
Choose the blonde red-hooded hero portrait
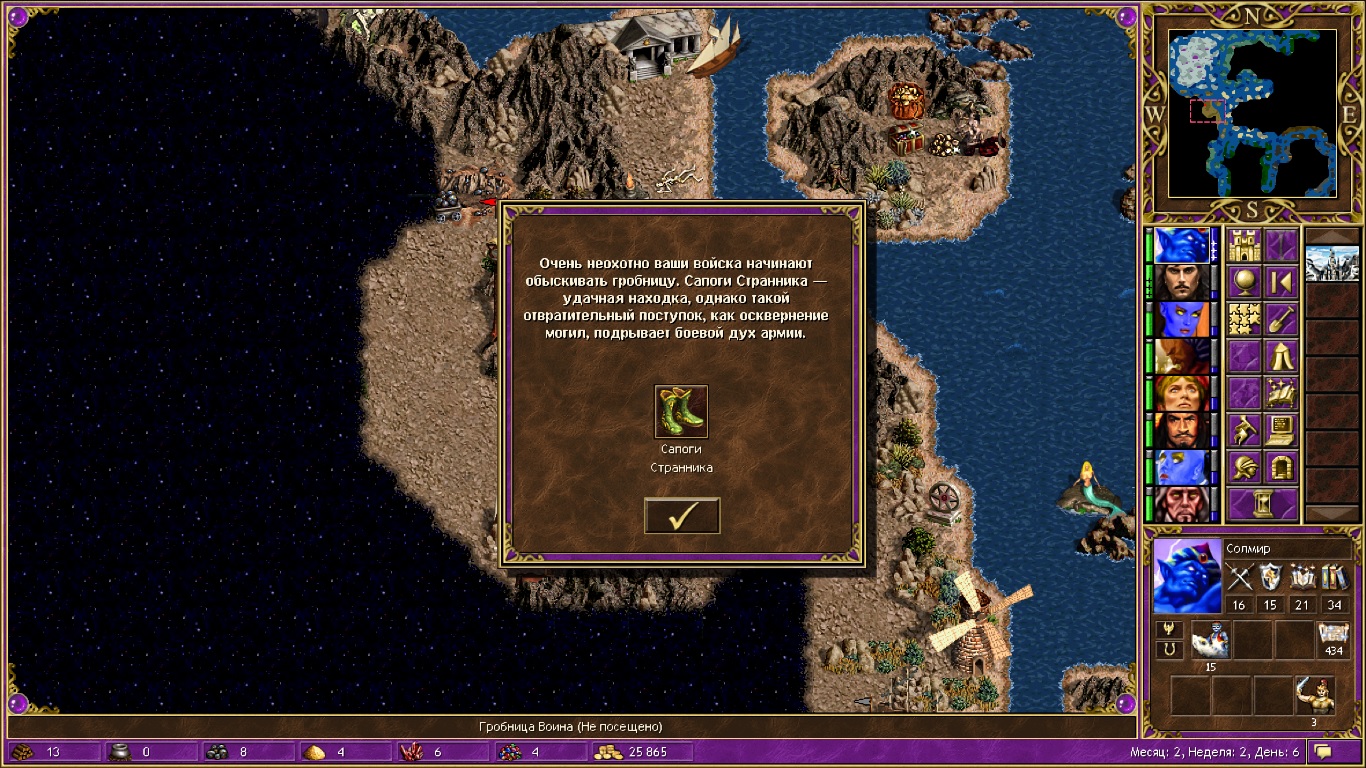pyautogui.click(x=1182, y=393)
